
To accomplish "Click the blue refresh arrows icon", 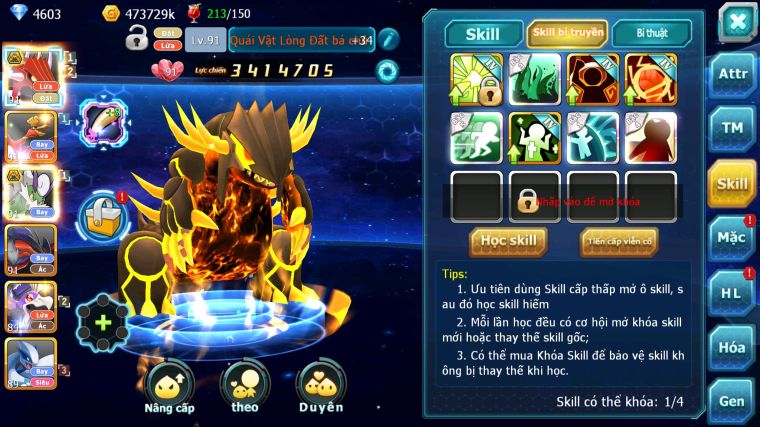I will (386, 71).
